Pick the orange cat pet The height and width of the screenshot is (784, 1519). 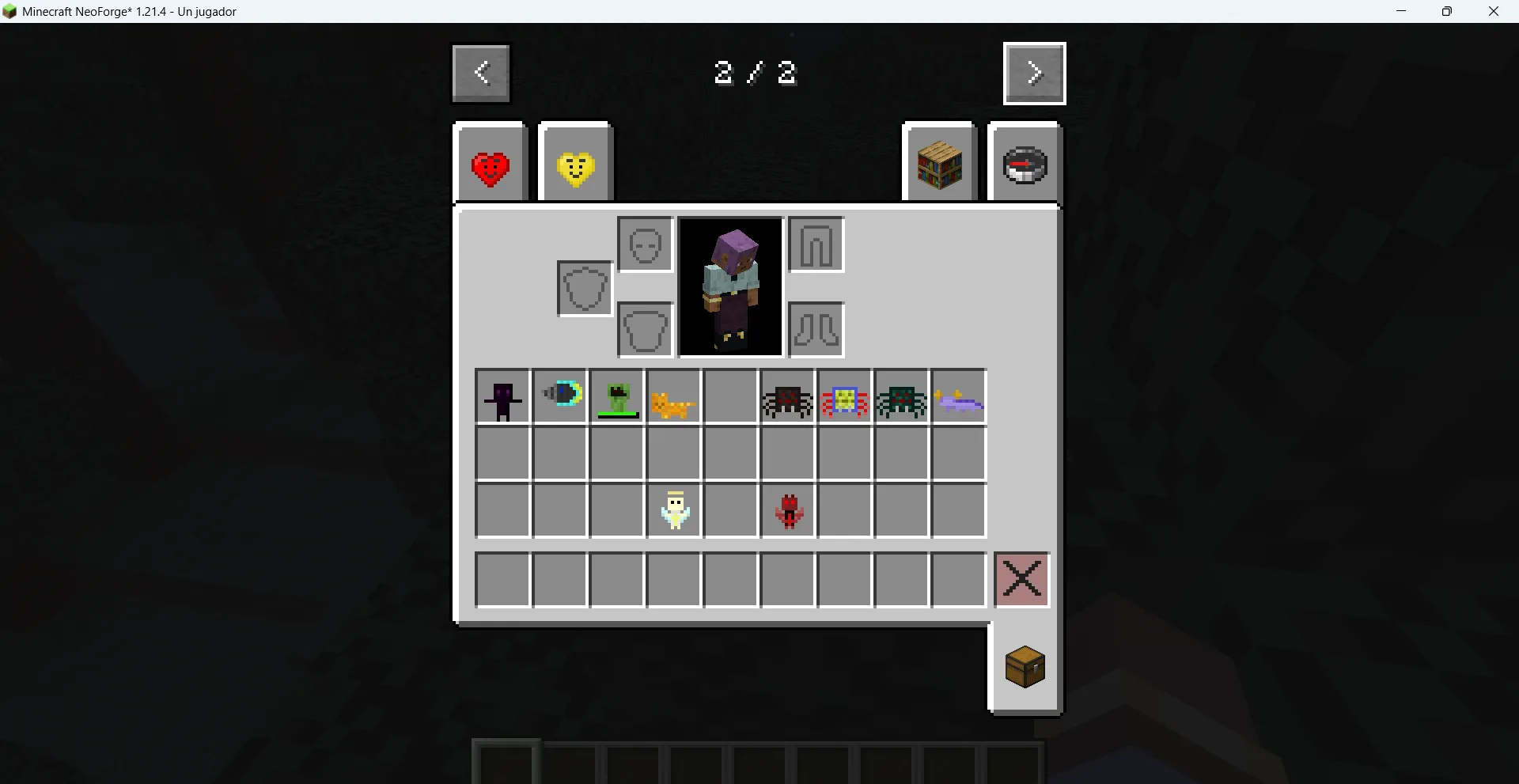coord(672,397)
